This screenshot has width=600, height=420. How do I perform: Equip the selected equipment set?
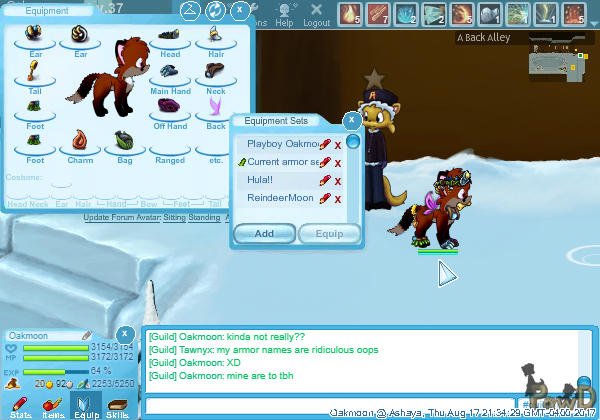tap(329, 234)
